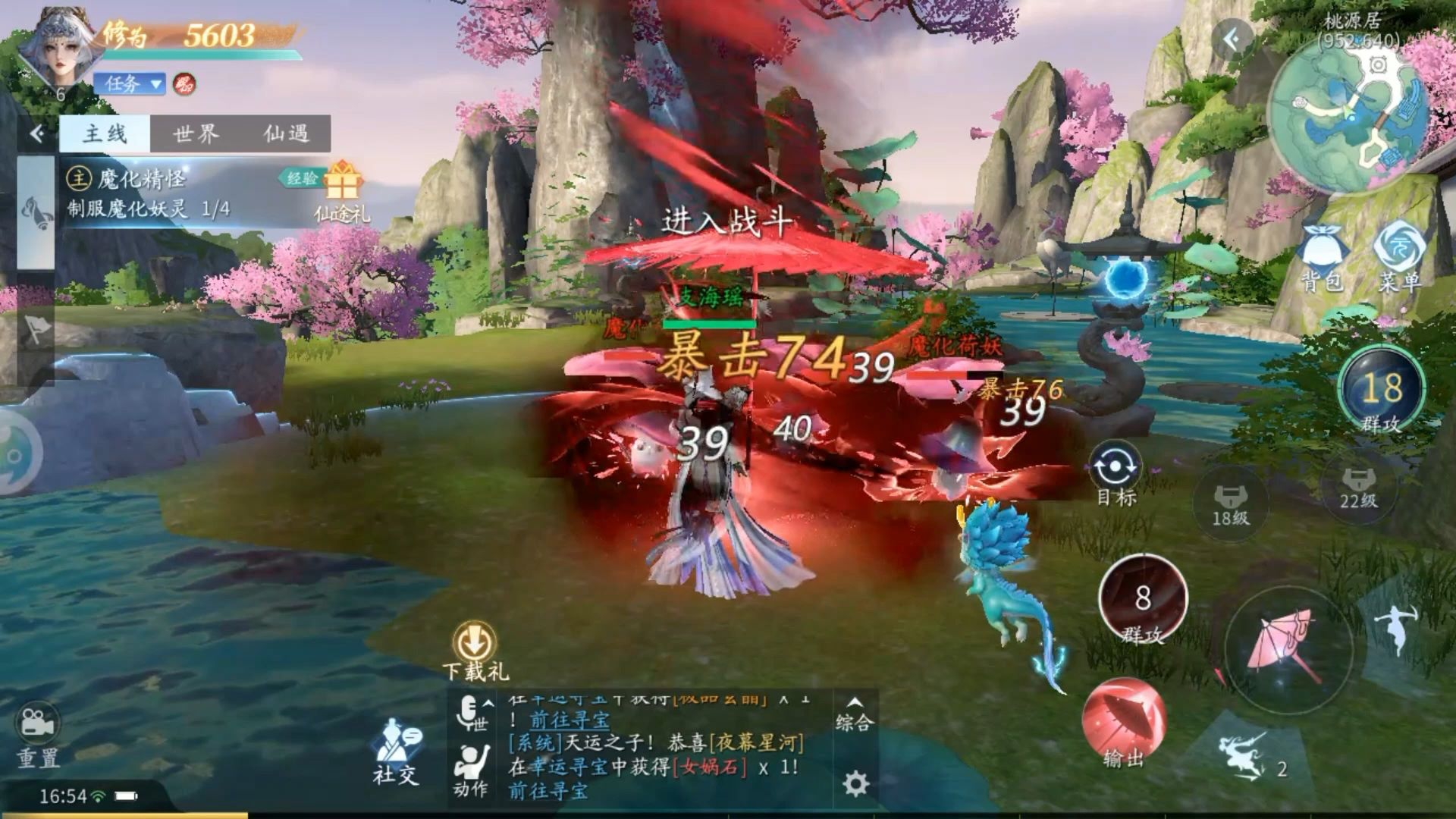Image resolution: width=1456 pixels, height=819 pixels.
Task: Open chat settings gear
Action: pyautogui.click(x=855, y=783)
